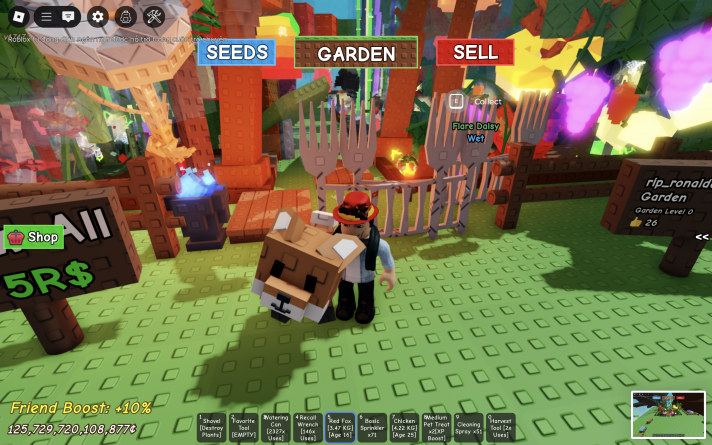
Task: Open the Seeds shop teleport button
Action: coord(236,52)
